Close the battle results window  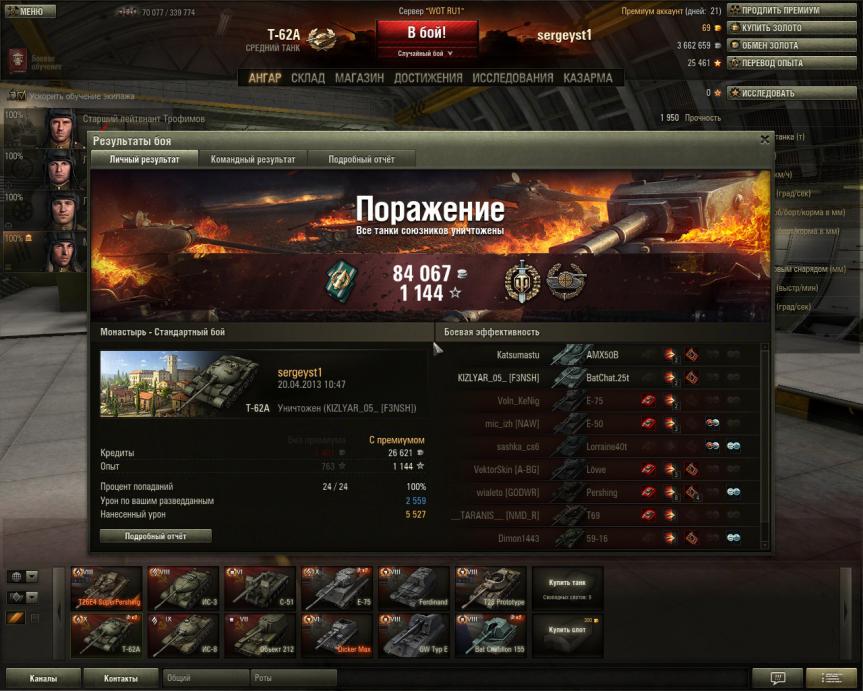(x=765, y=141)
